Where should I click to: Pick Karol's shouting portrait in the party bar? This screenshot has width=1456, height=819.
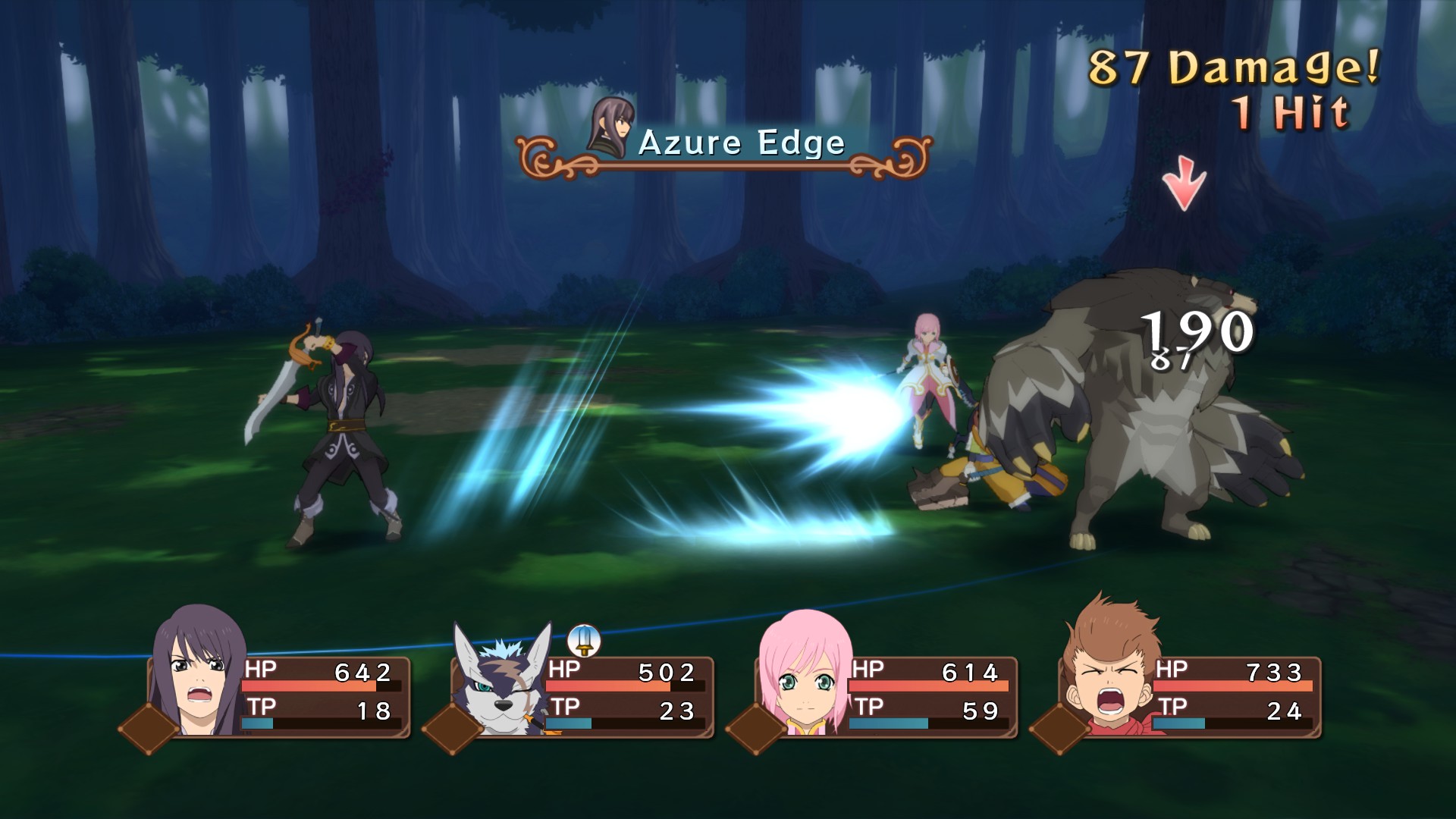pyautogui.click(x=1109, y=671)
